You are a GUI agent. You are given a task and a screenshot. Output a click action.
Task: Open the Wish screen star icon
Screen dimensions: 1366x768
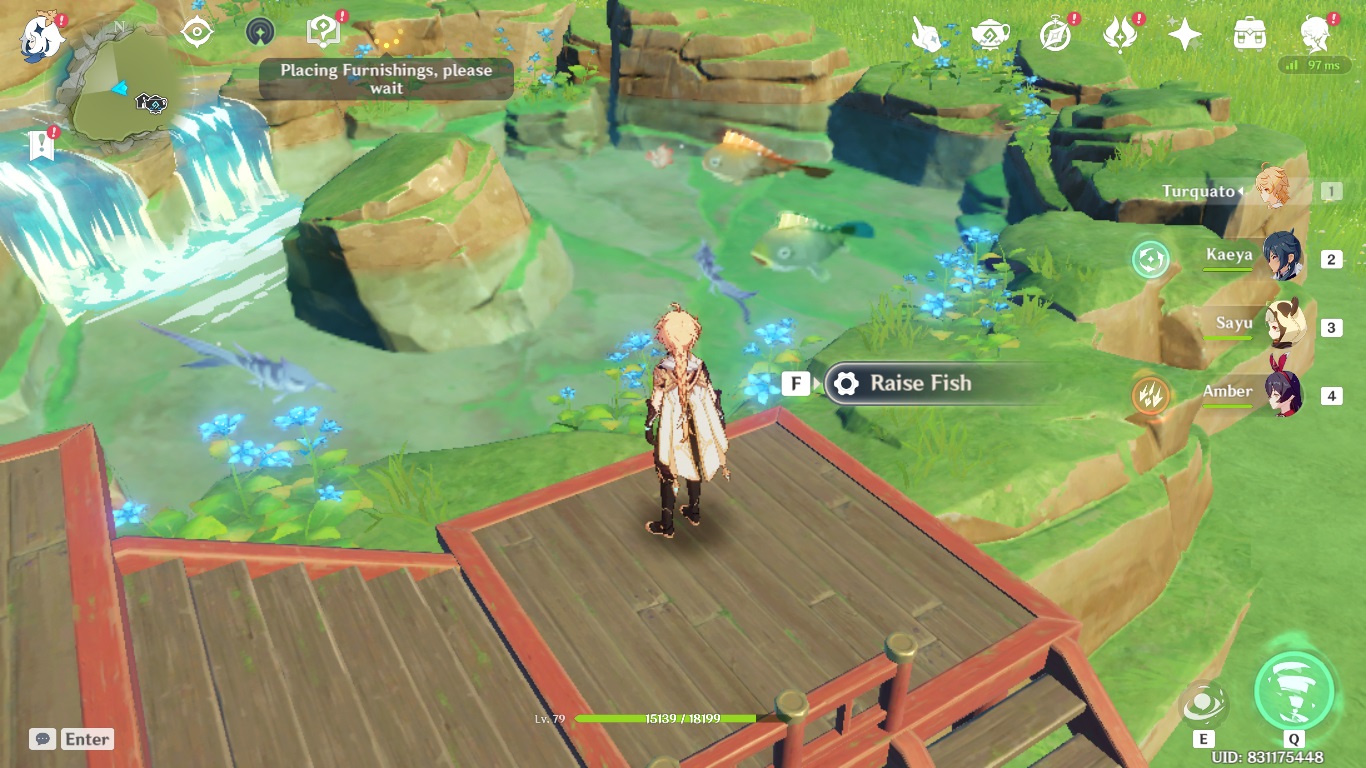click(x=1184, y=33)
